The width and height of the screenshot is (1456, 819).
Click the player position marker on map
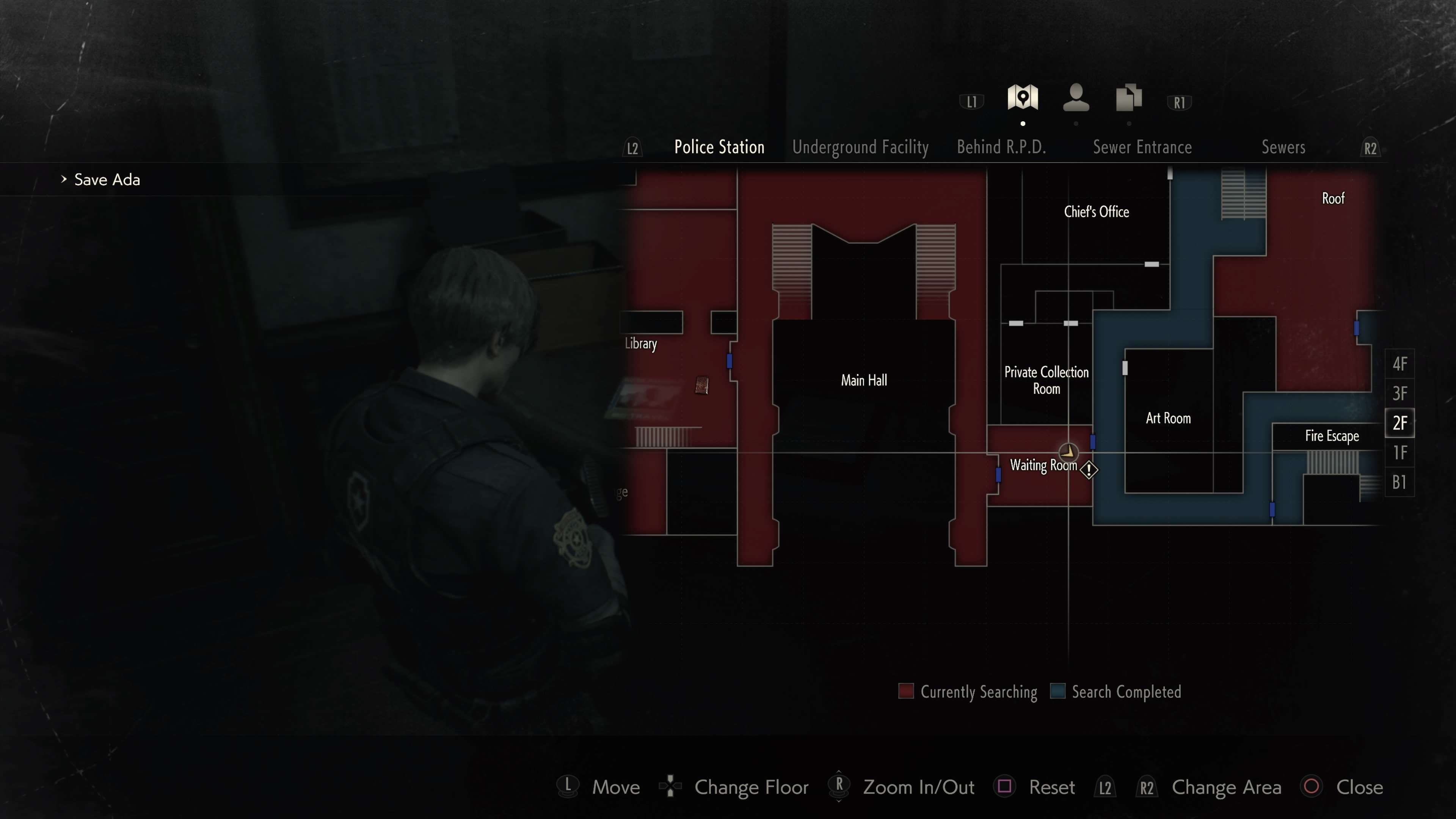pos(1068,452)
